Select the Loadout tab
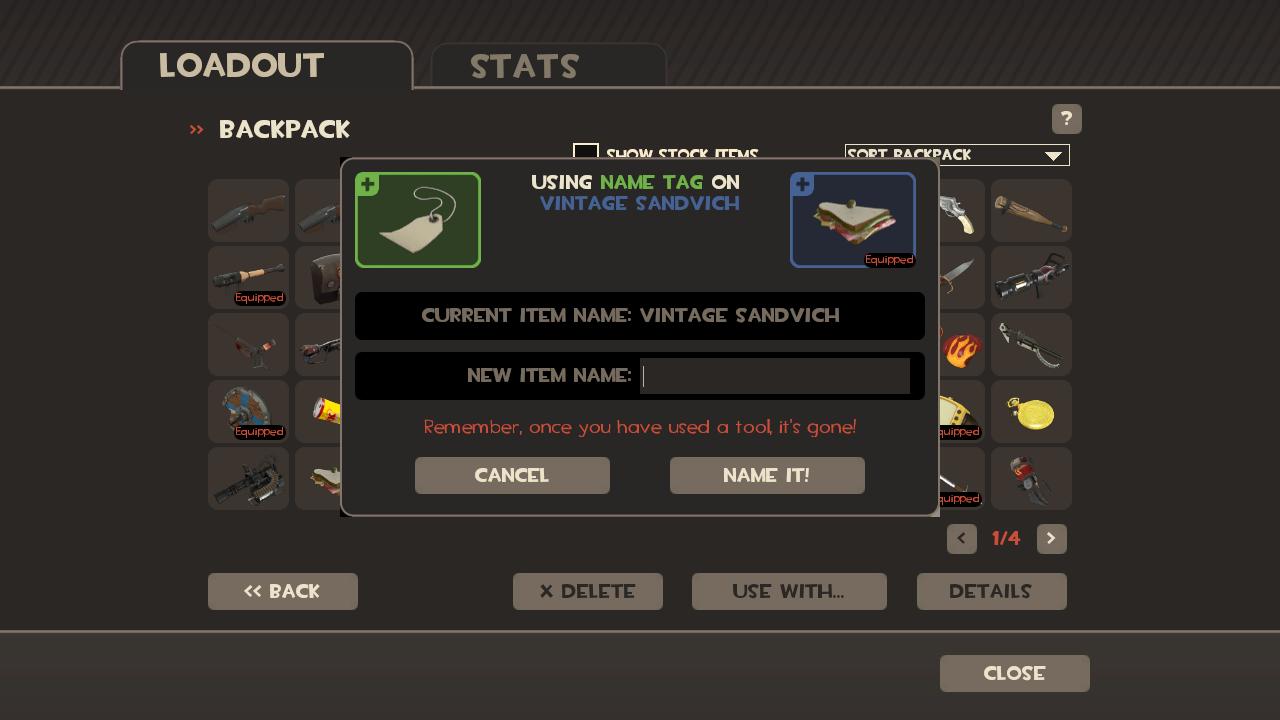1280x720 pixels. [x=266, y=66]
